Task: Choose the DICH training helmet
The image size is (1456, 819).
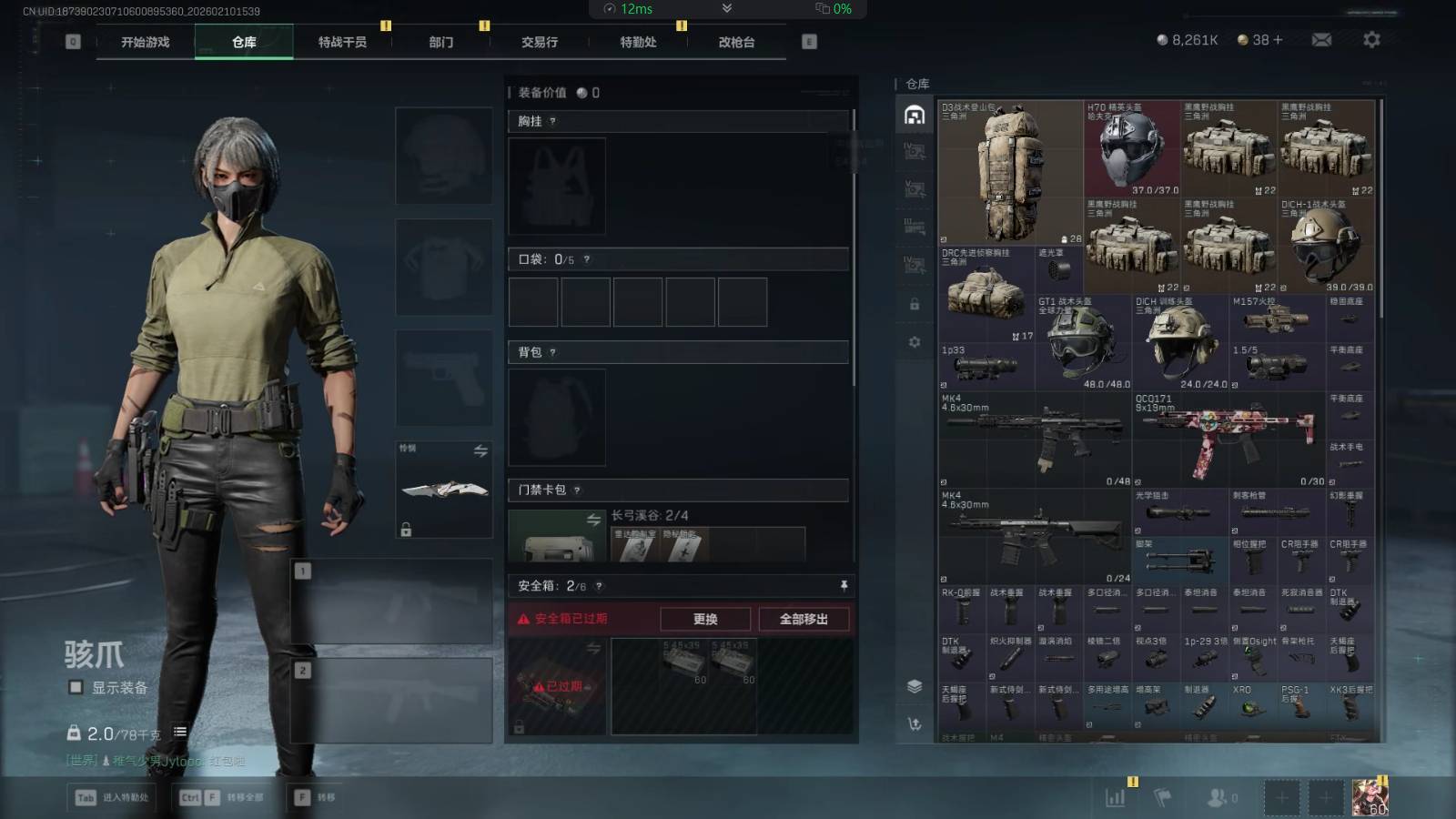Action: click(1180, 343)
